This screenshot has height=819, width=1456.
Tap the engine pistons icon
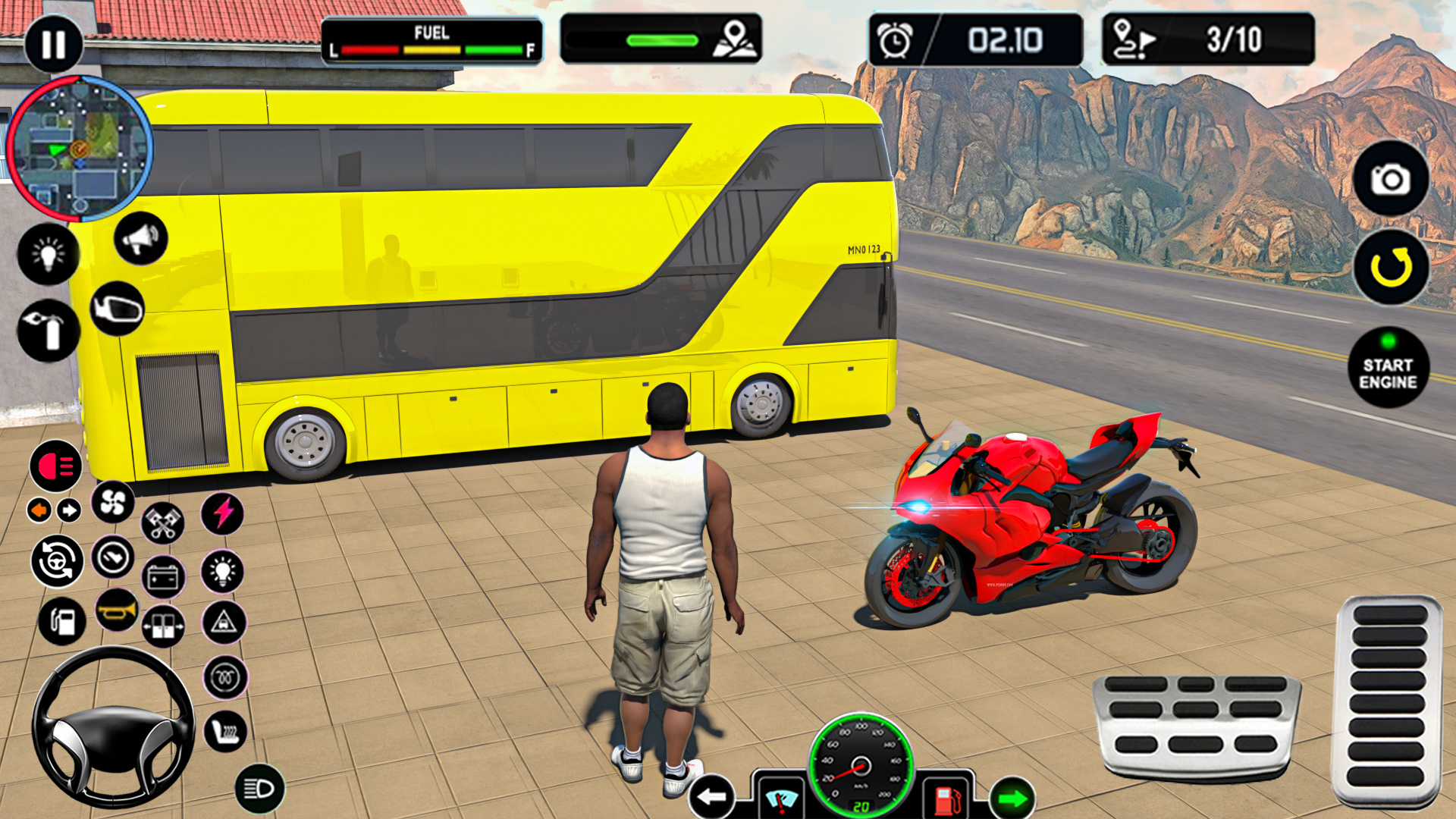162,522
